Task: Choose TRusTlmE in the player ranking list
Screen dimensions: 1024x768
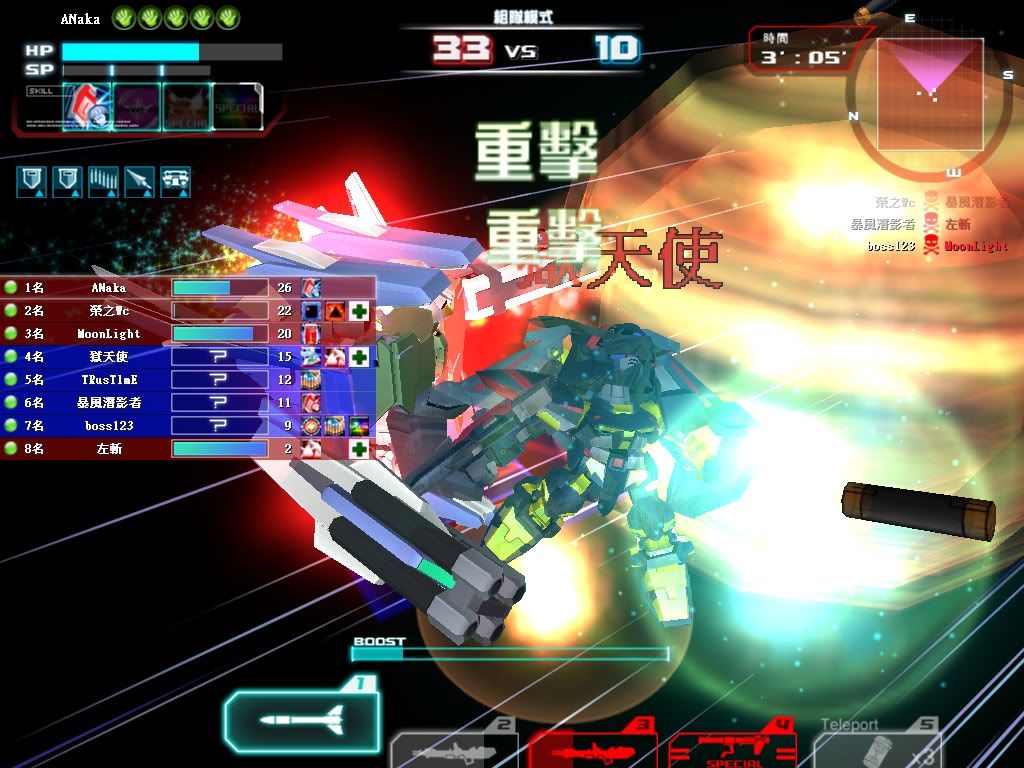Action: pos(150,380)
